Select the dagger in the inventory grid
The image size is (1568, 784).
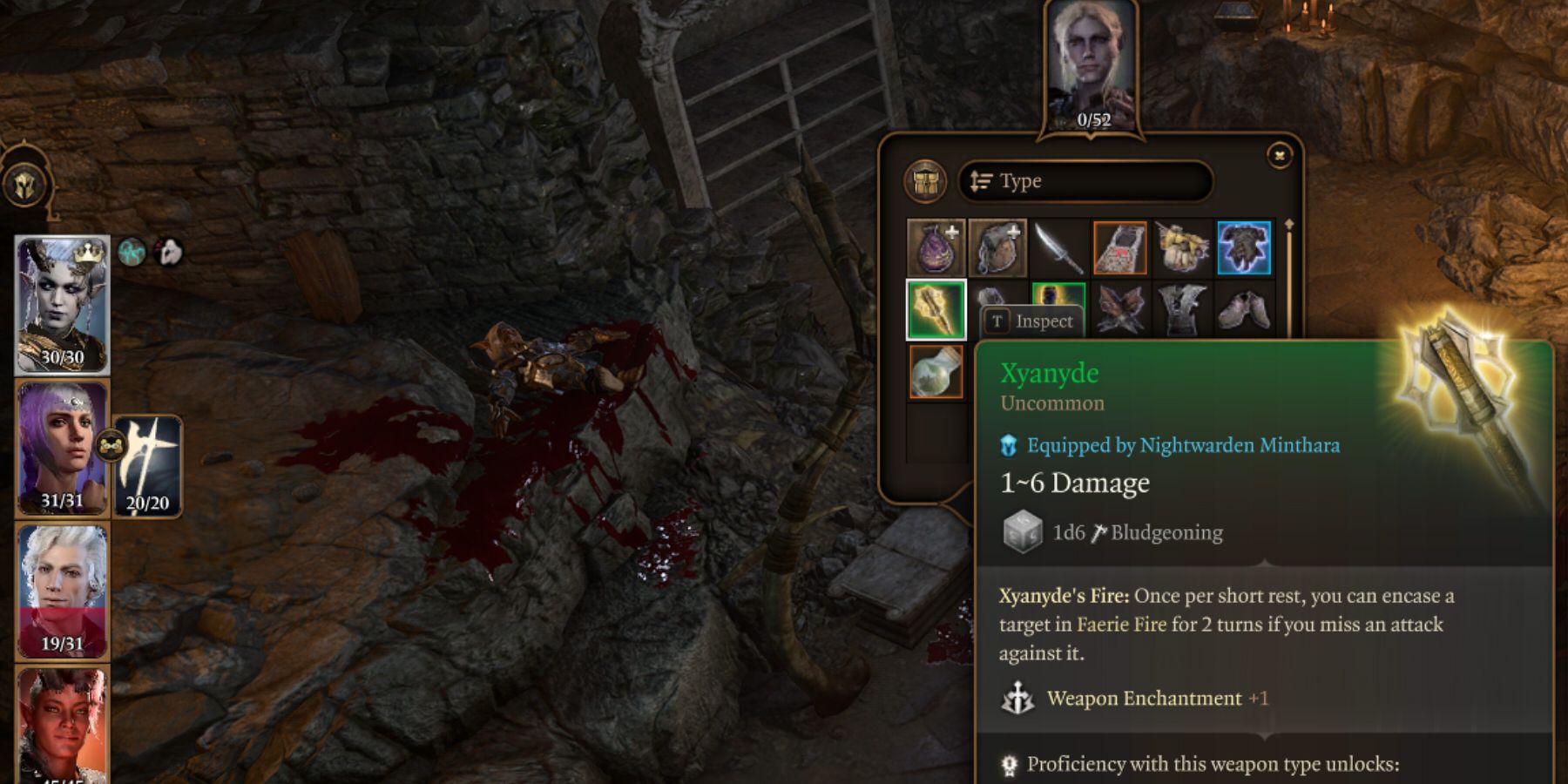1058,247
